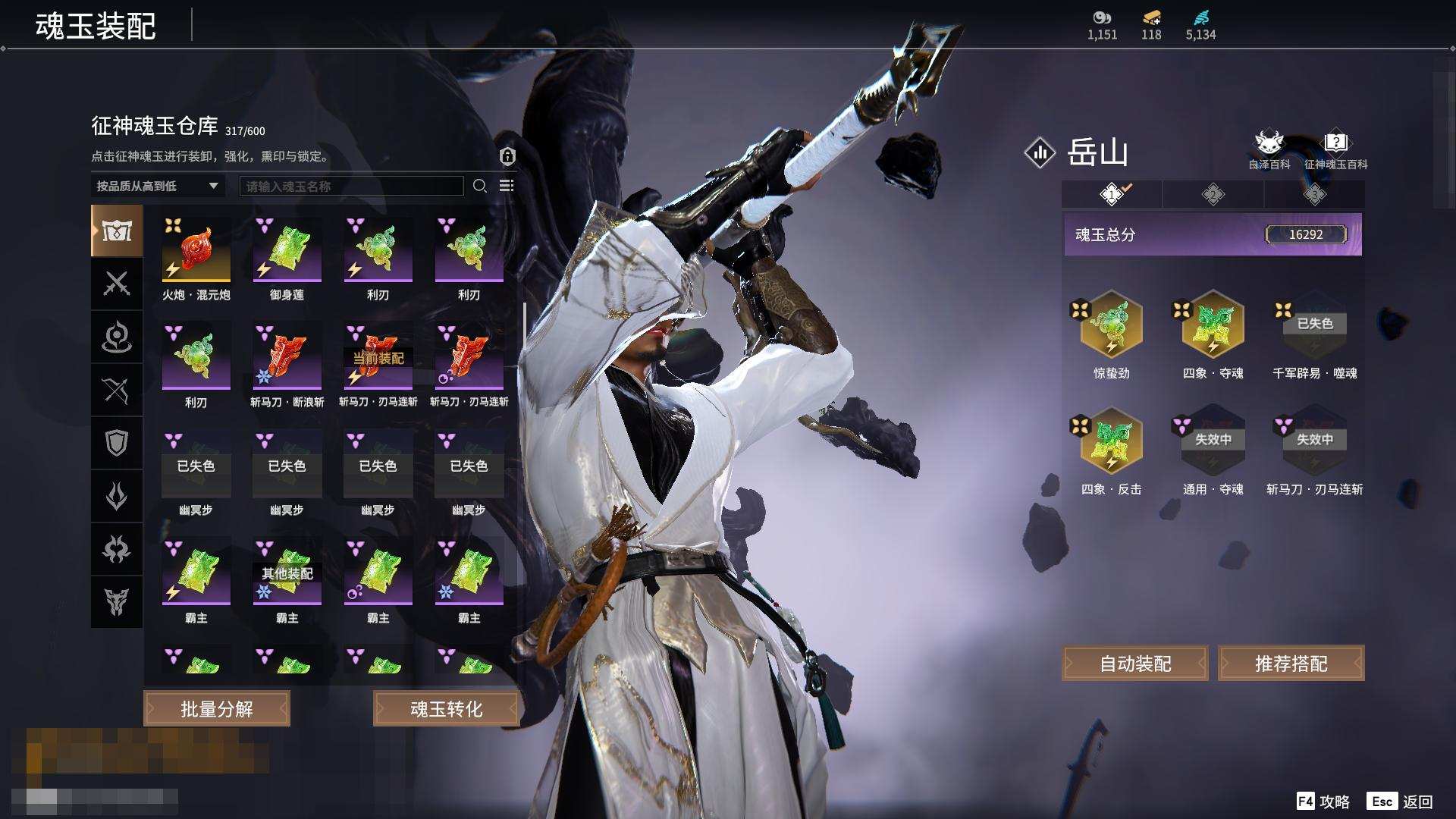The height and width of the screenshot is (819, 1456).
Task: Click the 魂玉转化 conversion button
Action: 446,709
